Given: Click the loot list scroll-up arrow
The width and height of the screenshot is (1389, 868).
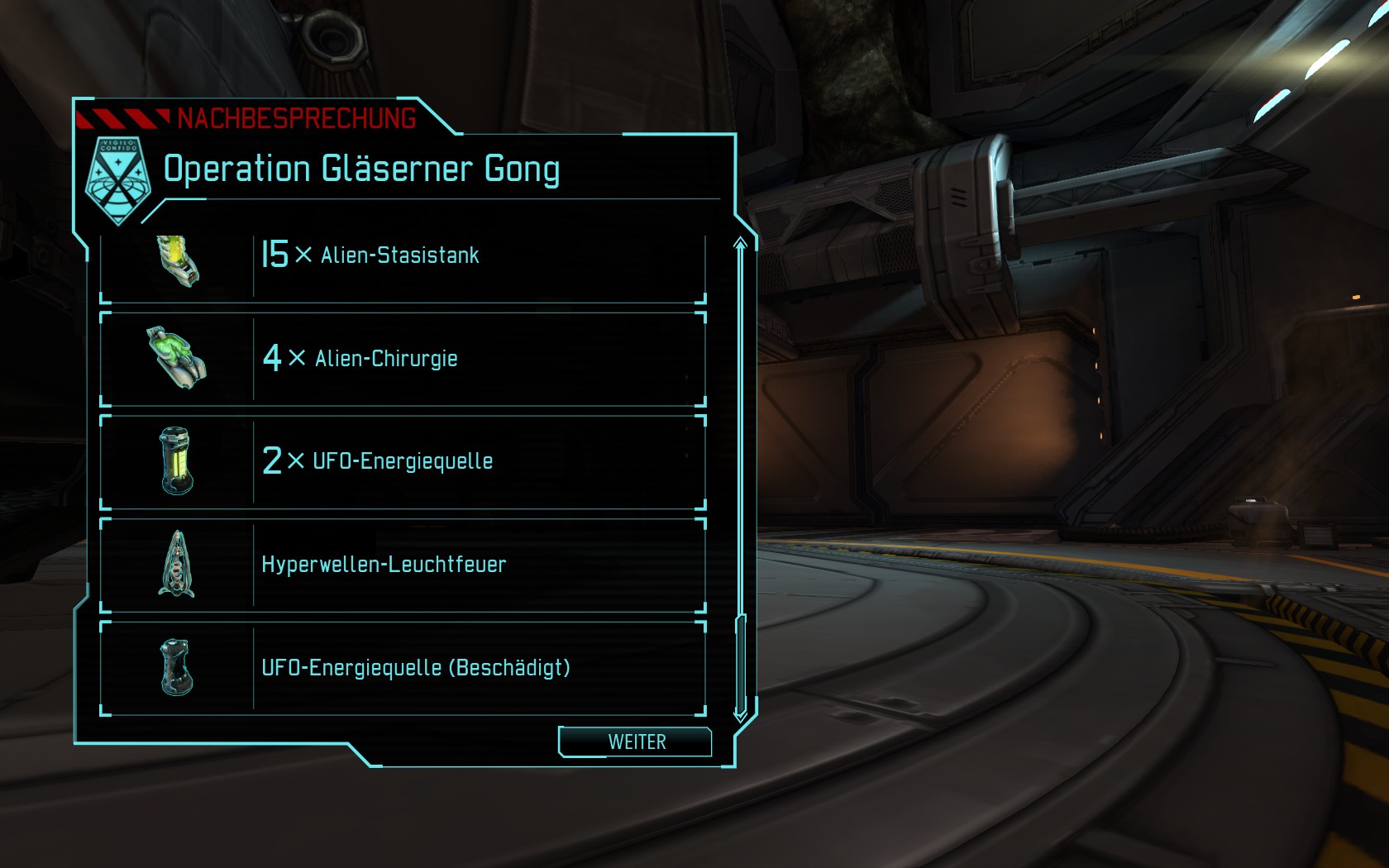Looking at the screenshot, I should [x=740, y=243].
